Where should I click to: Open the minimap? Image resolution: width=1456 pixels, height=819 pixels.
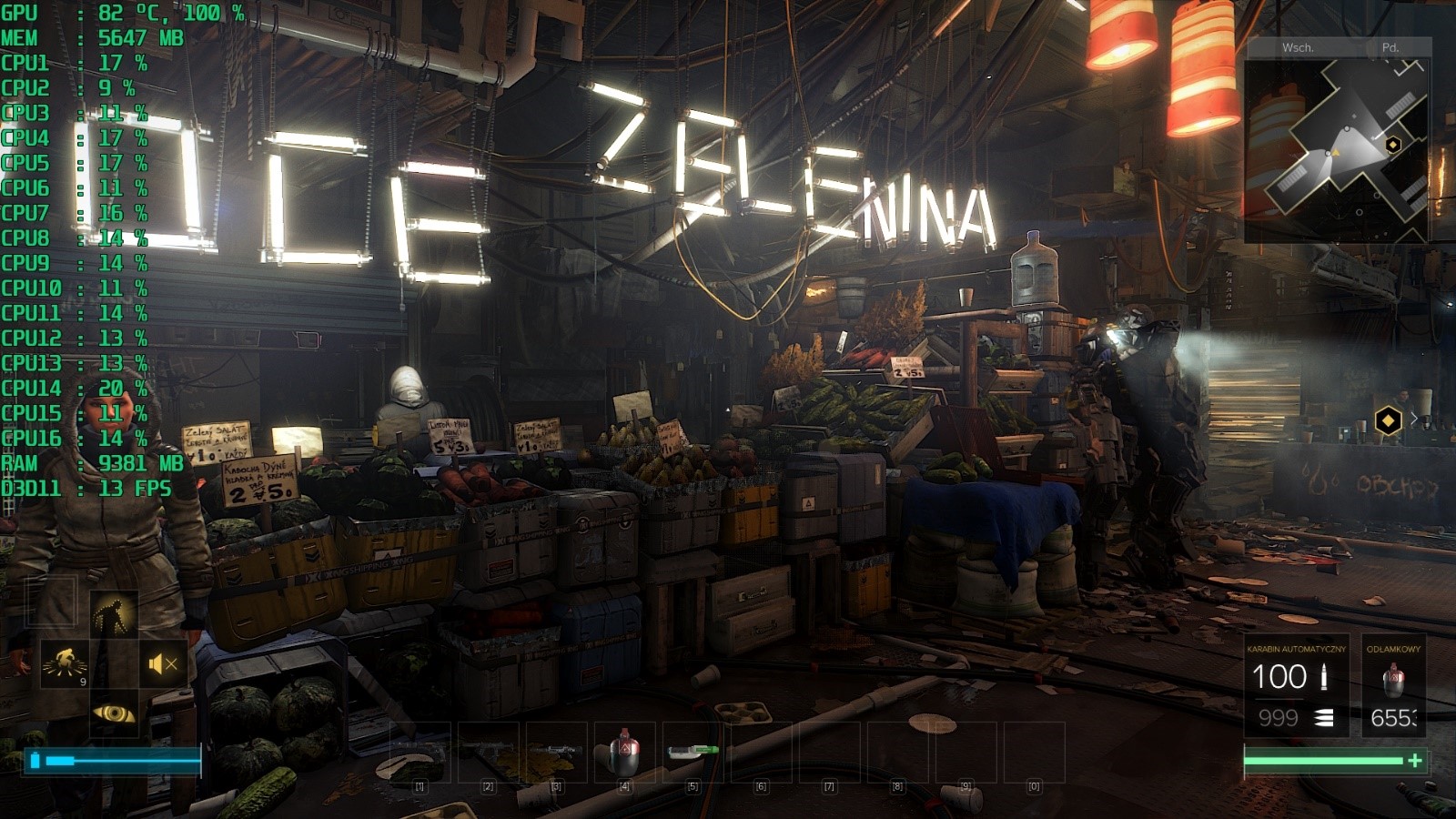click(1336, 146)
